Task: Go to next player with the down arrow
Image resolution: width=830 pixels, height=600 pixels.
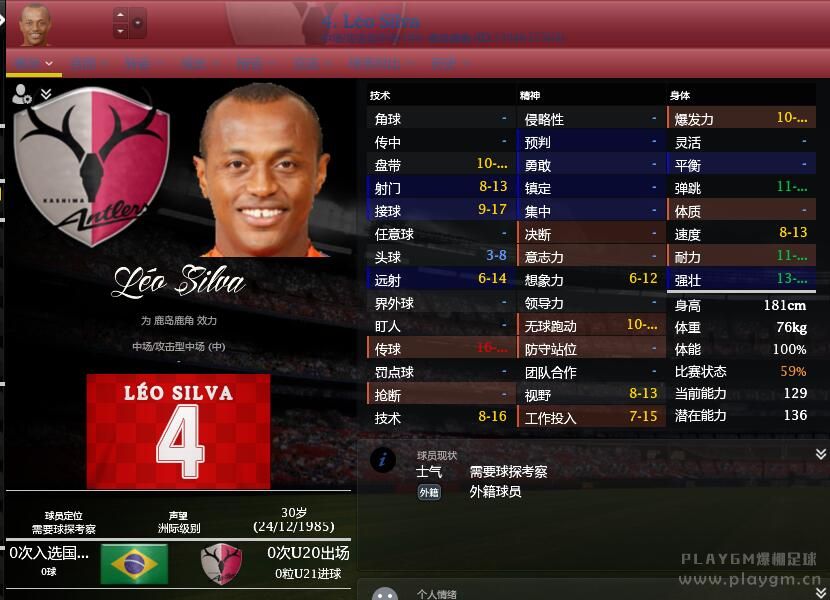Action: [x=120, y=31]
